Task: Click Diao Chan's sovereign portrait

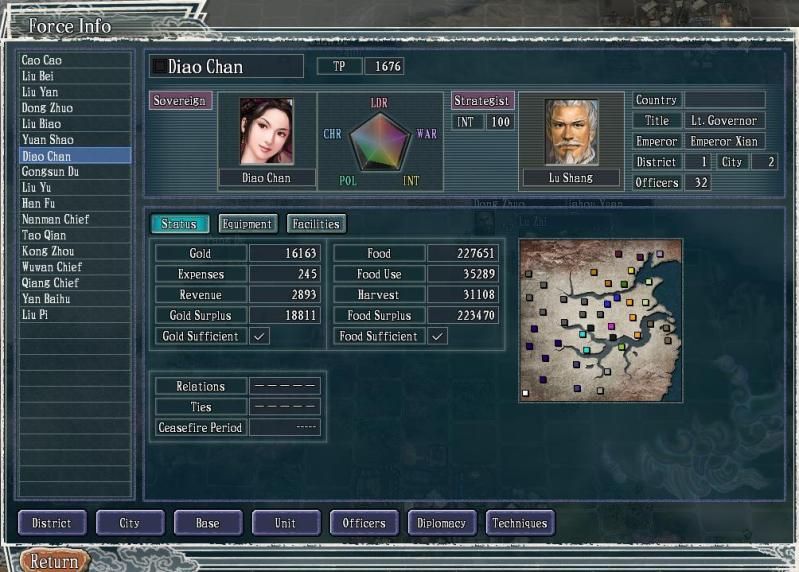Action: click(x=266, y=131)
